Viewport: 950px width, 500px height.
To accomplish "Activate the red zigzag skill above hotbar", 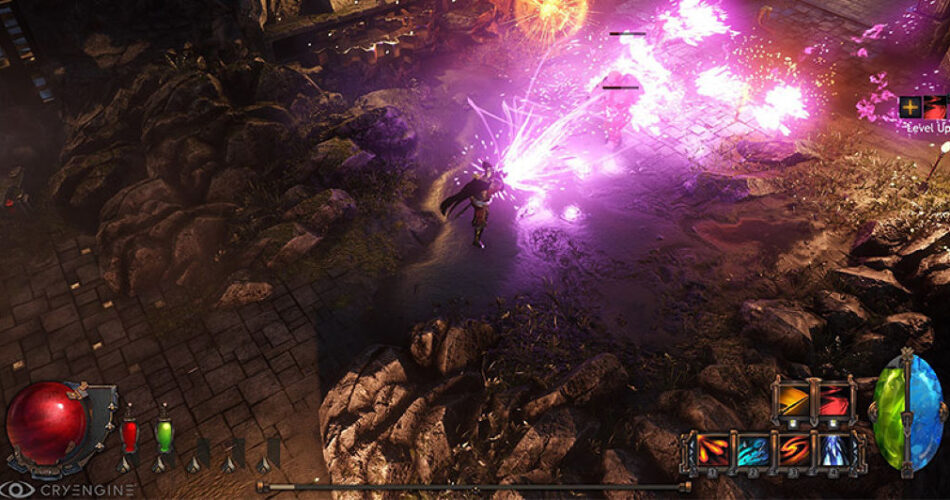I will pos(834,401).
